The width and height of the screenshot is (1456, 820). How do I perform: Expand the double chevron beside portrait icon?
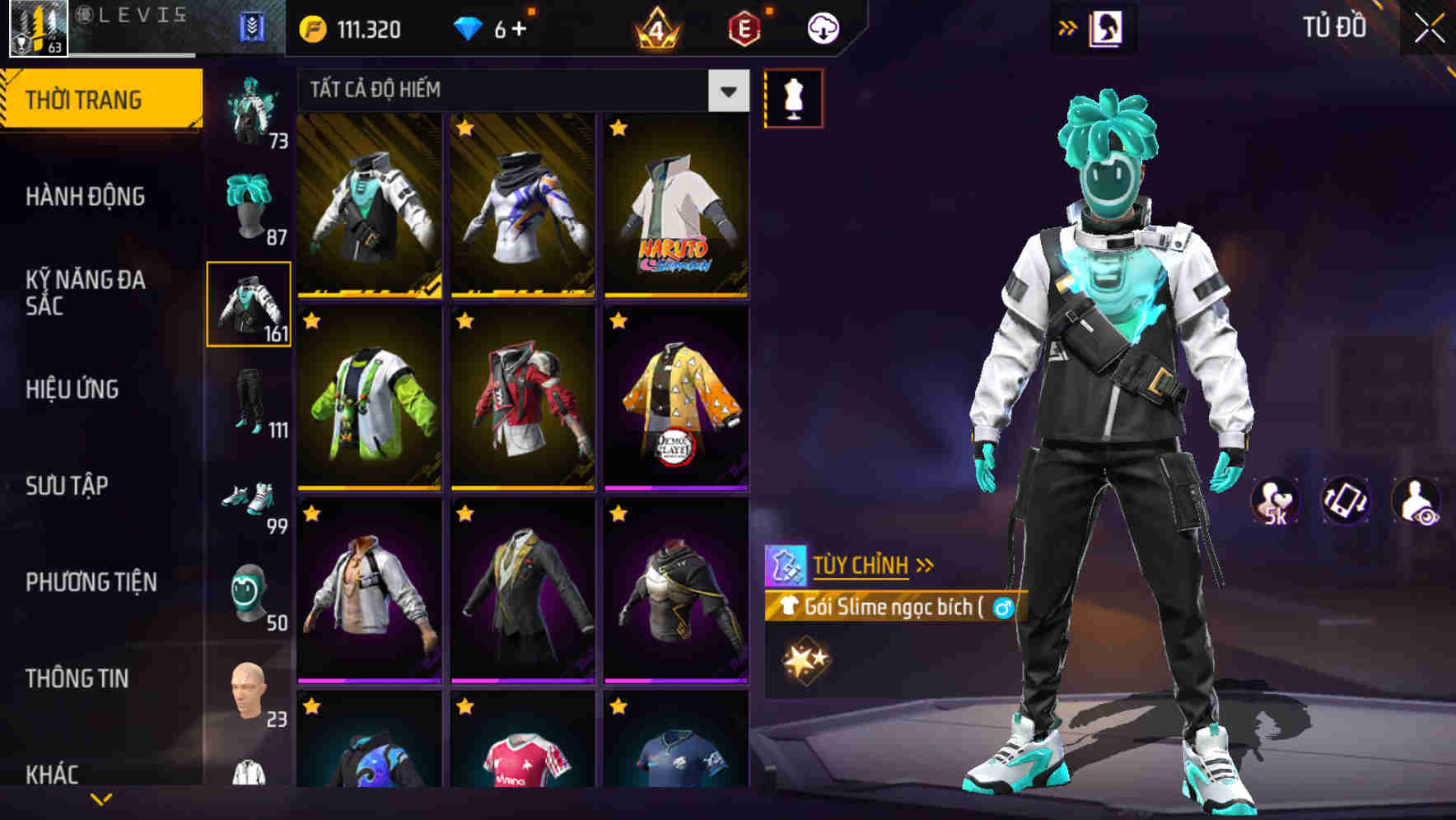tap(1067, 27)
